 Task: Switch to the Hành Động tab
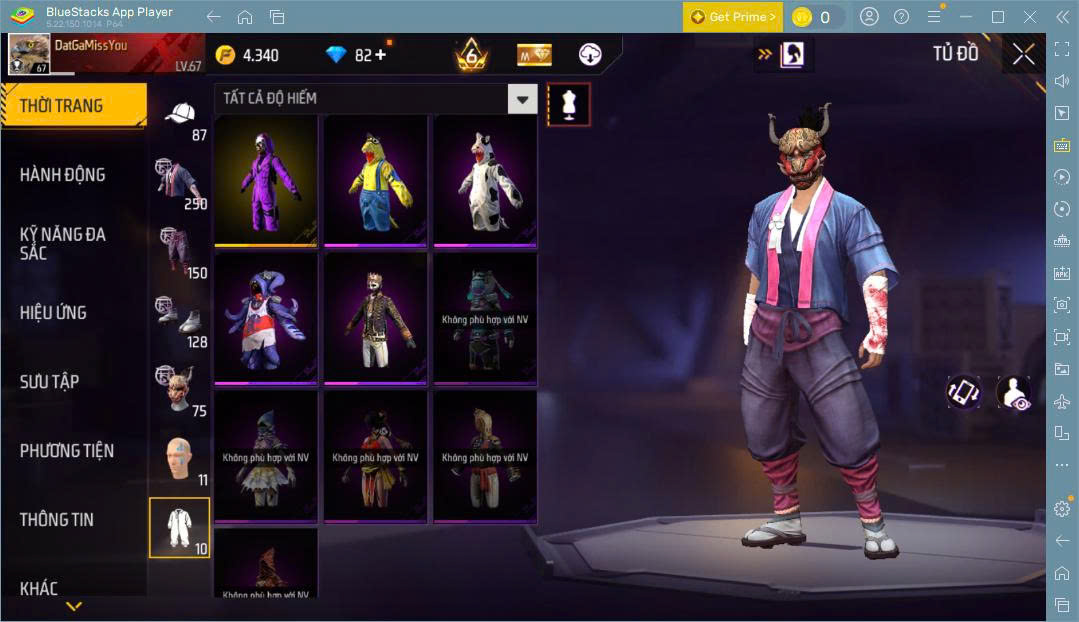pyautogui.click(x=63, y=175)
